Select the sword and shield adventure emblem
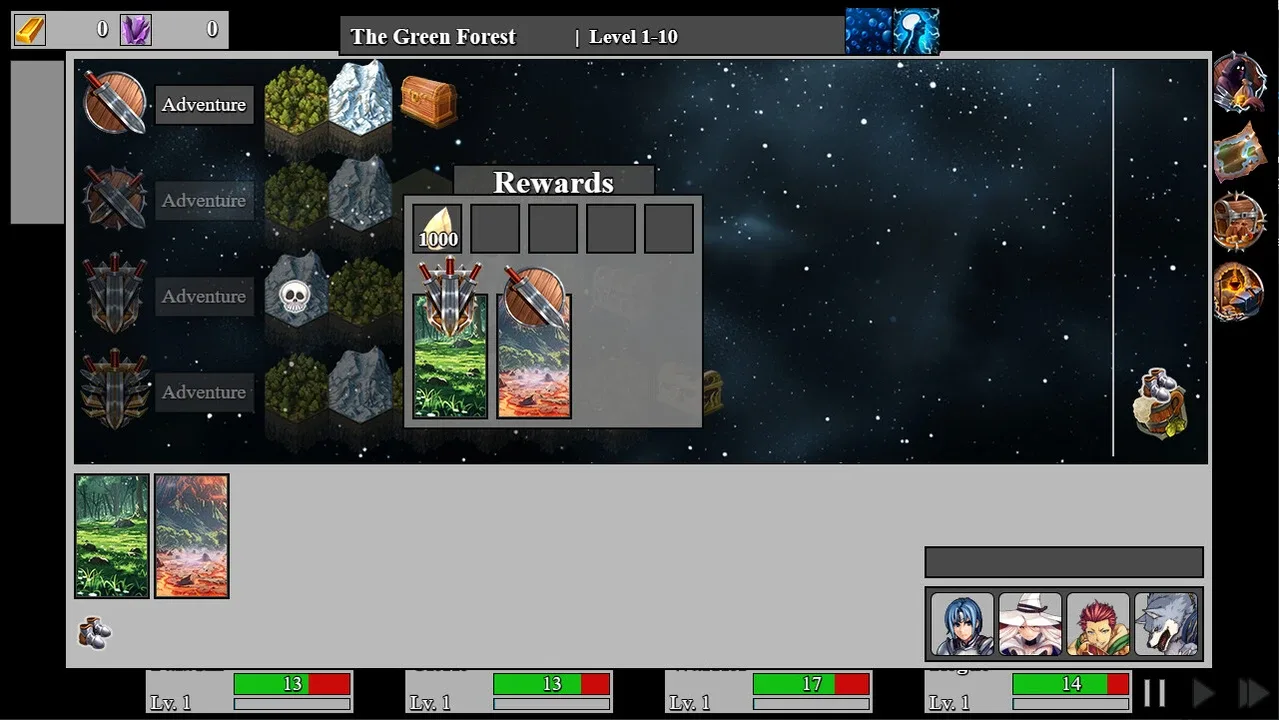Image resolution: width=1279 pixels, height=720 pixels. click(115, 102)
